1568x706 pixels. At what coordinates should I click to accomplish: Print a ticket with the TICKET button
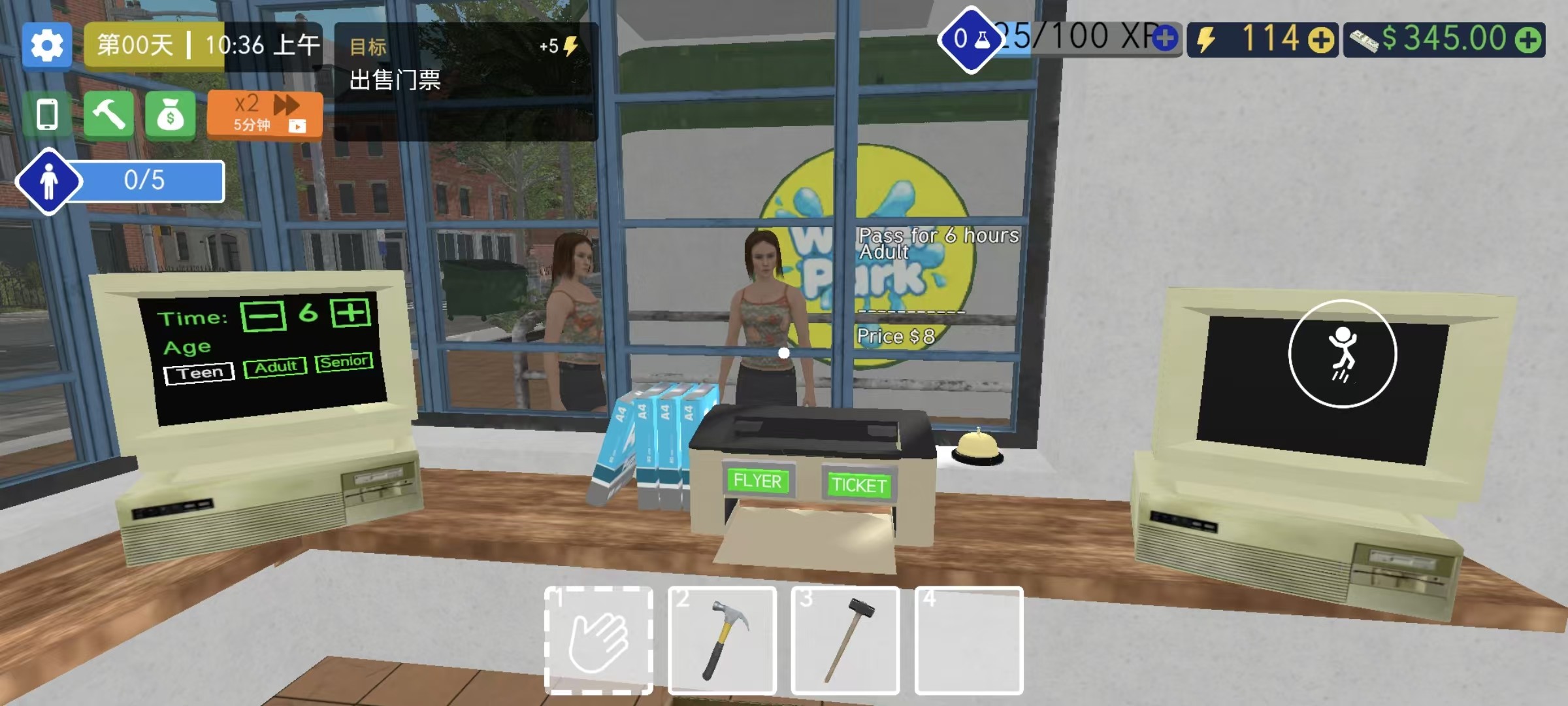click(858, 485)
